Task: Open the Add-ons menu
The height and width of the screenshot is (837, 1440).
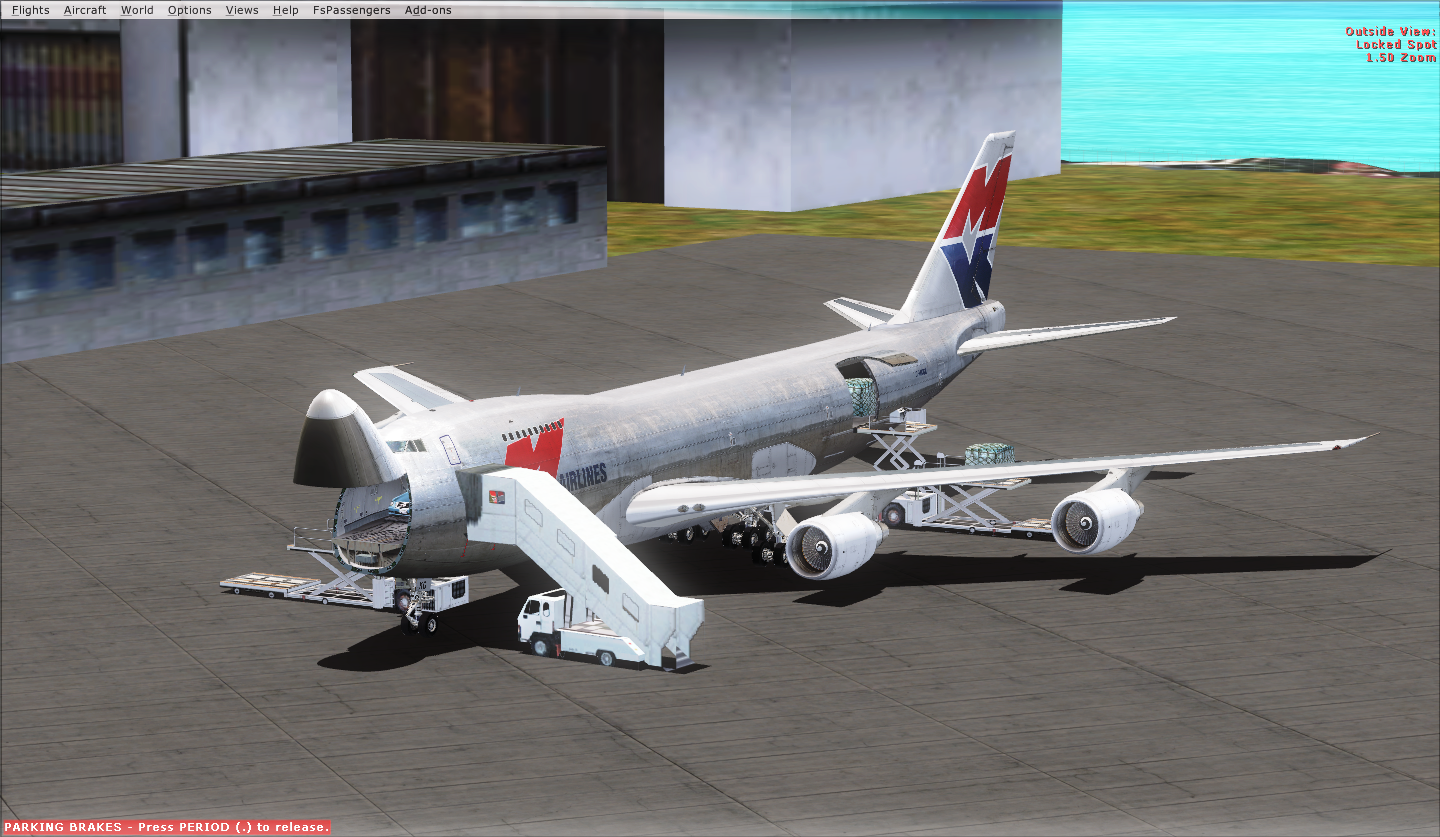Action: point(428,10)
